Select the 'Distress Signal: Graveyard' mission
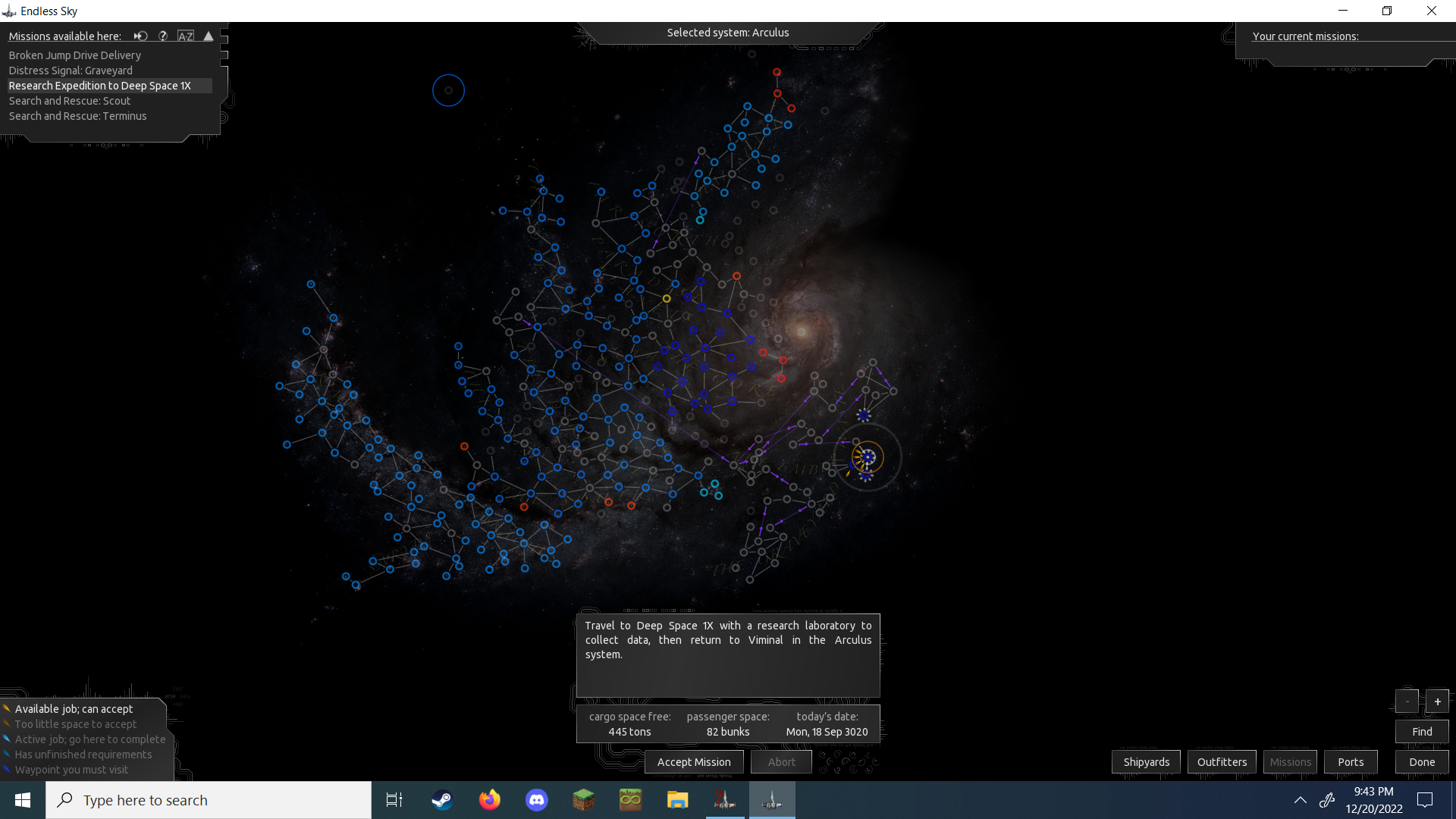 71,70
